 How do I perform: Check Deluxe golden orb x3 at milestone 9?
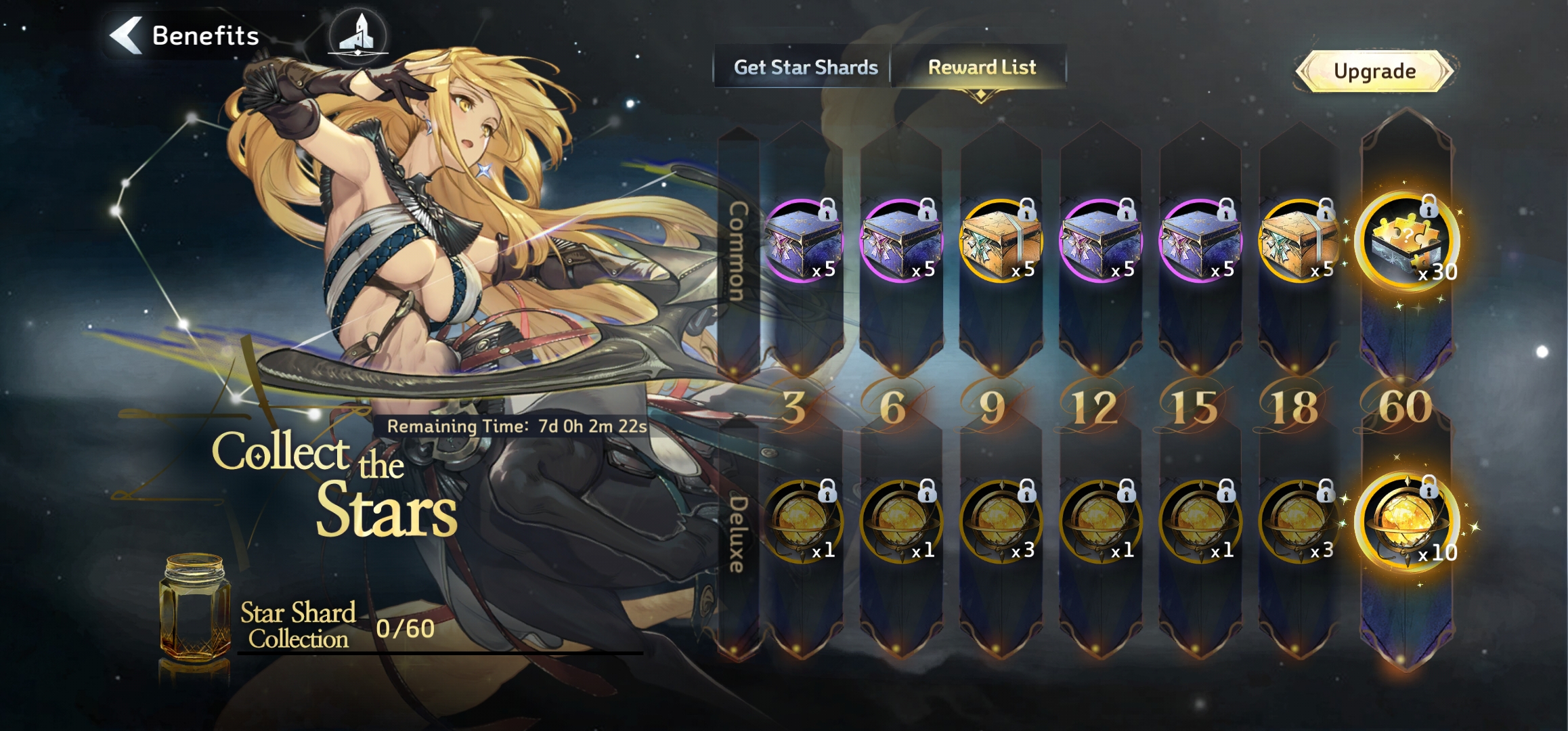tap(1001, 523)
